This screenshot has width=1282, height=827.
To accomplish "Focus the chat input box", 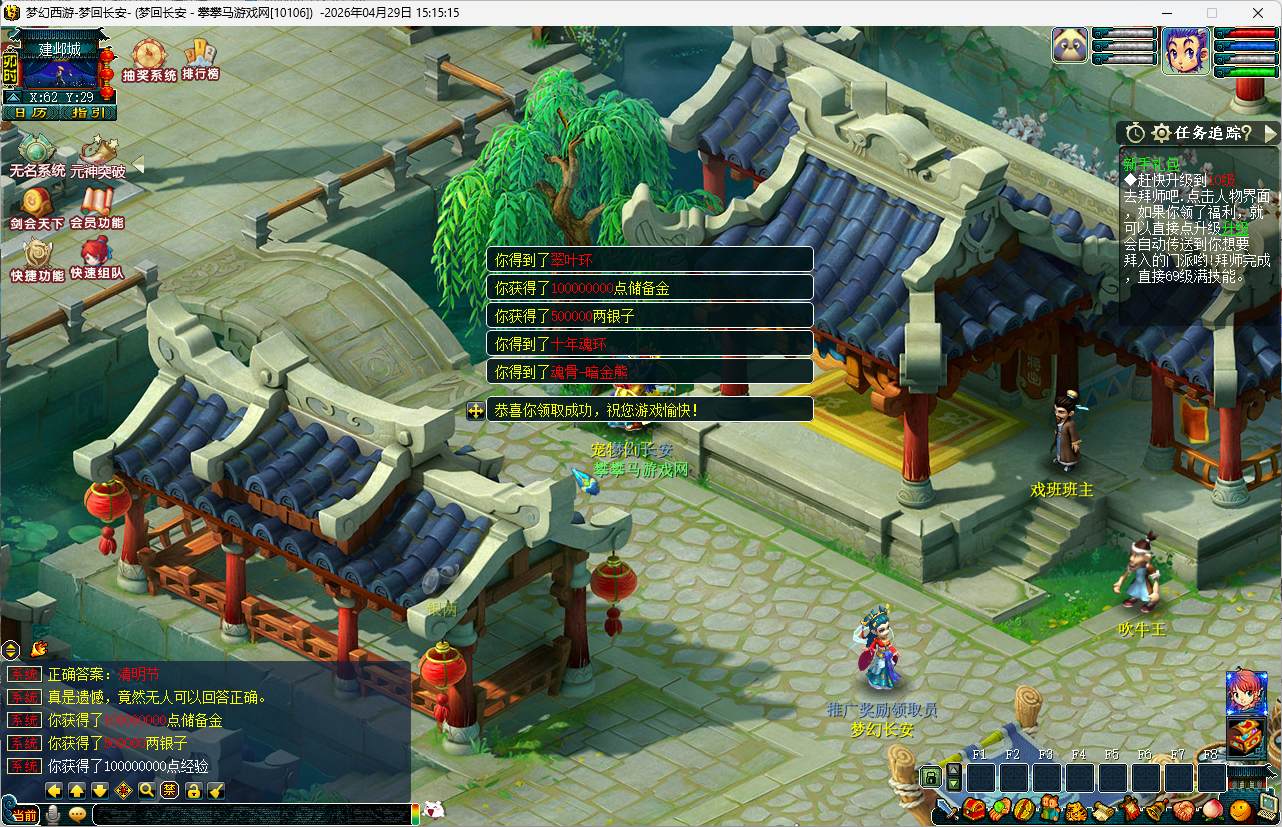I will tap(250, 814).
